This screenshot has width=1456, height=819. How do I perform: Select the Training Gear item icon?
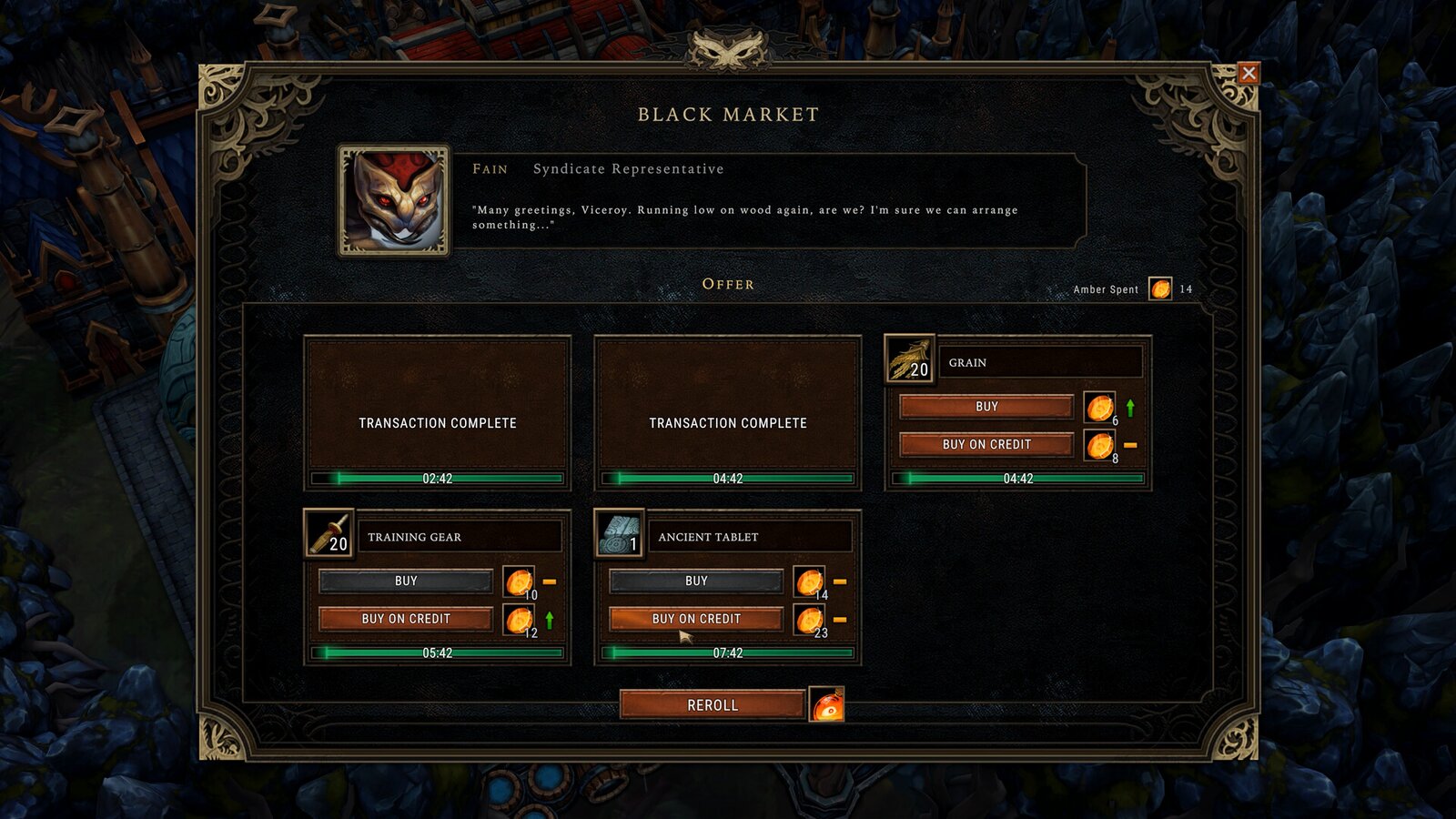tap(329, 534)
